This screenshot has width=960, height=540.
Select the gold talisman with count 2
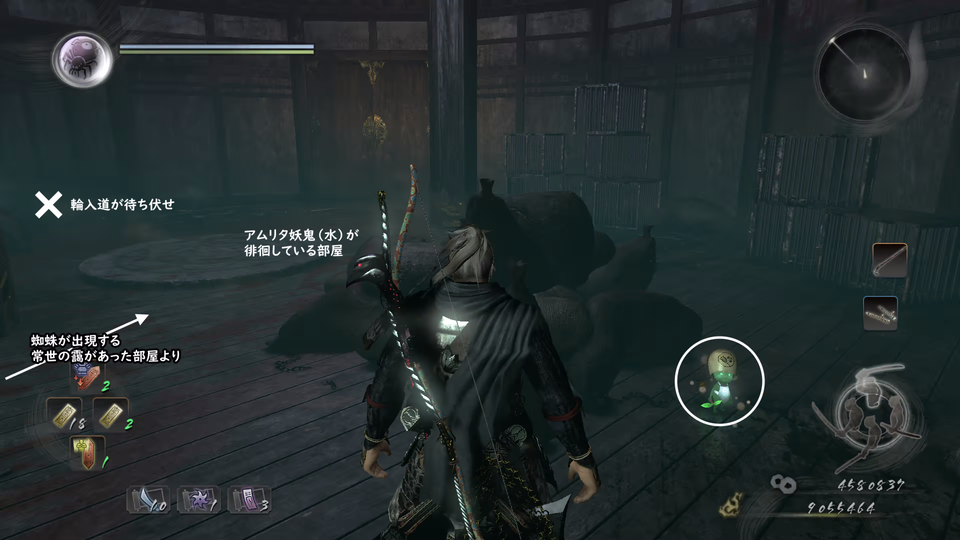coord(110,412)
